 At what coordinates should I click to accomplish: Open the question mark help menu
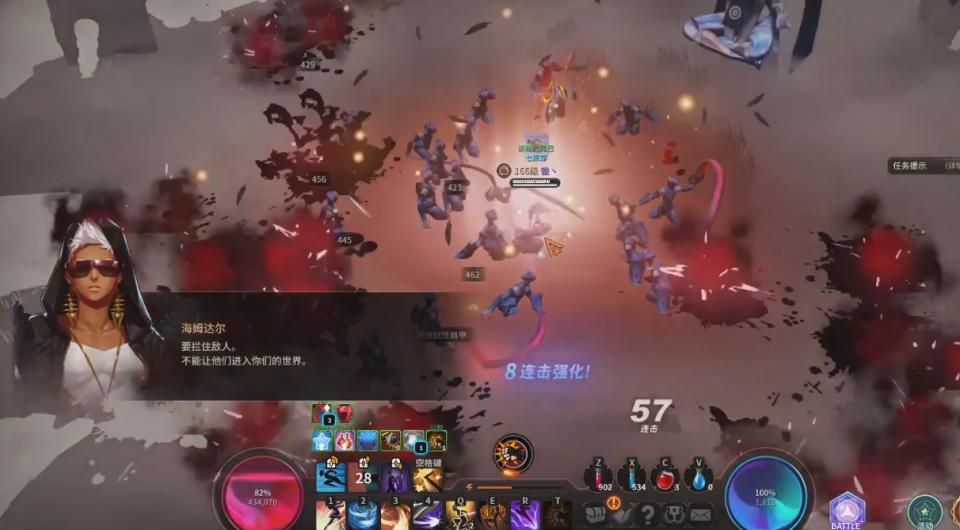tap(647, 515)
